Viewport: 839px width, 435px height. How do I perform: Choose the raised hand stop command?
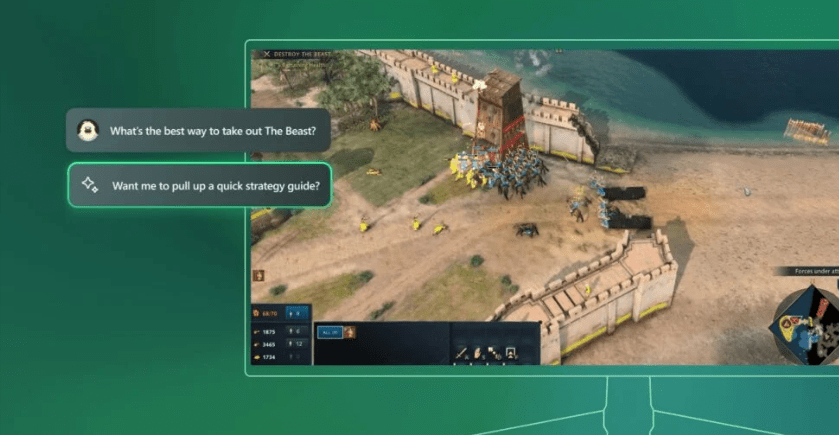point(478,352)
